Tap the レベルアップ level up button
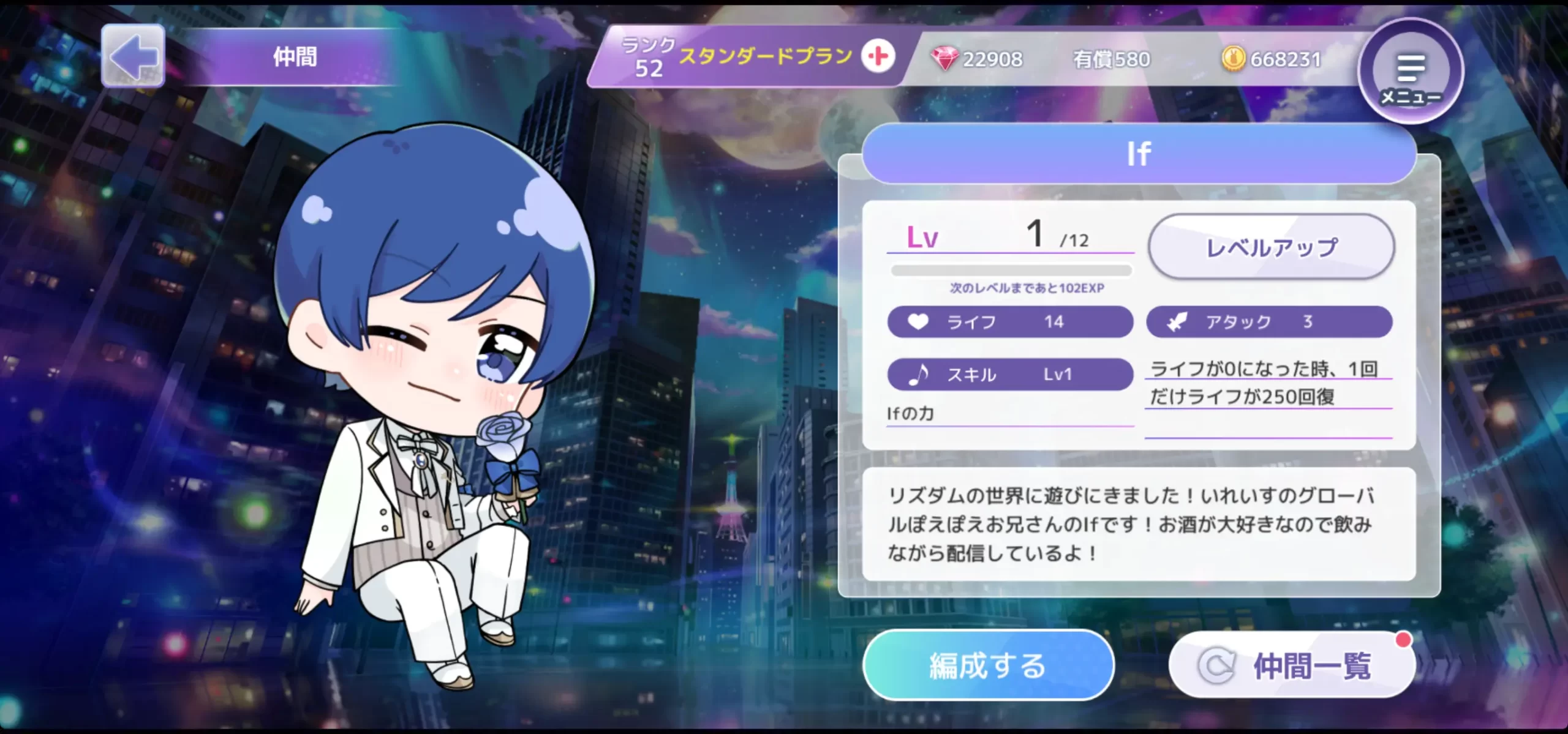This screenshot has width=1568, height=734. point(1271,247)
